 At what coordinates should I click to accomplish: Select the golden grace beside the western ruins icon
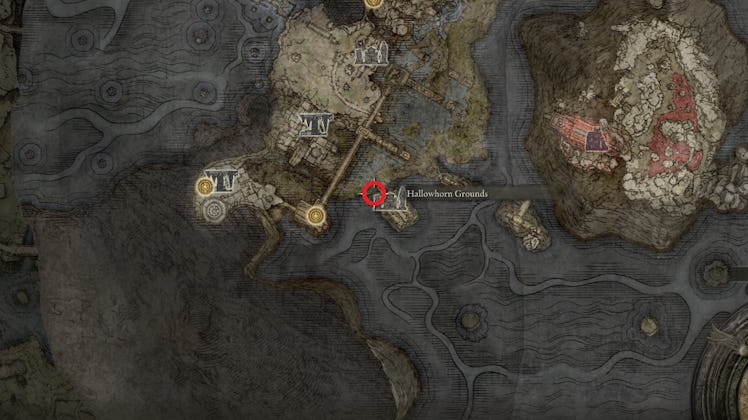(x=206, y=186)
